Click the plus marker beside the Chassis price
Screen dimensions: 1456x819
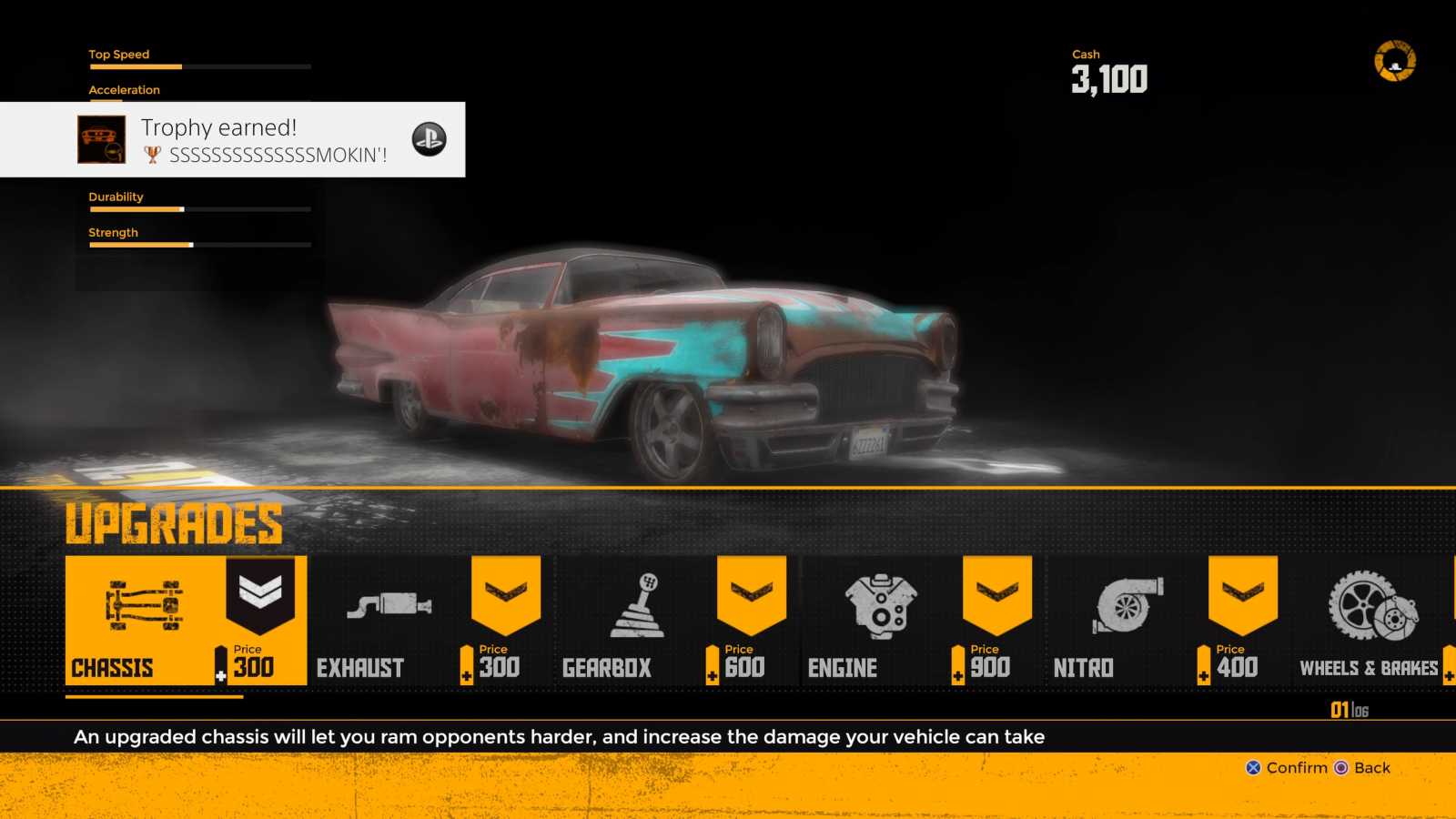click(220, 675)
